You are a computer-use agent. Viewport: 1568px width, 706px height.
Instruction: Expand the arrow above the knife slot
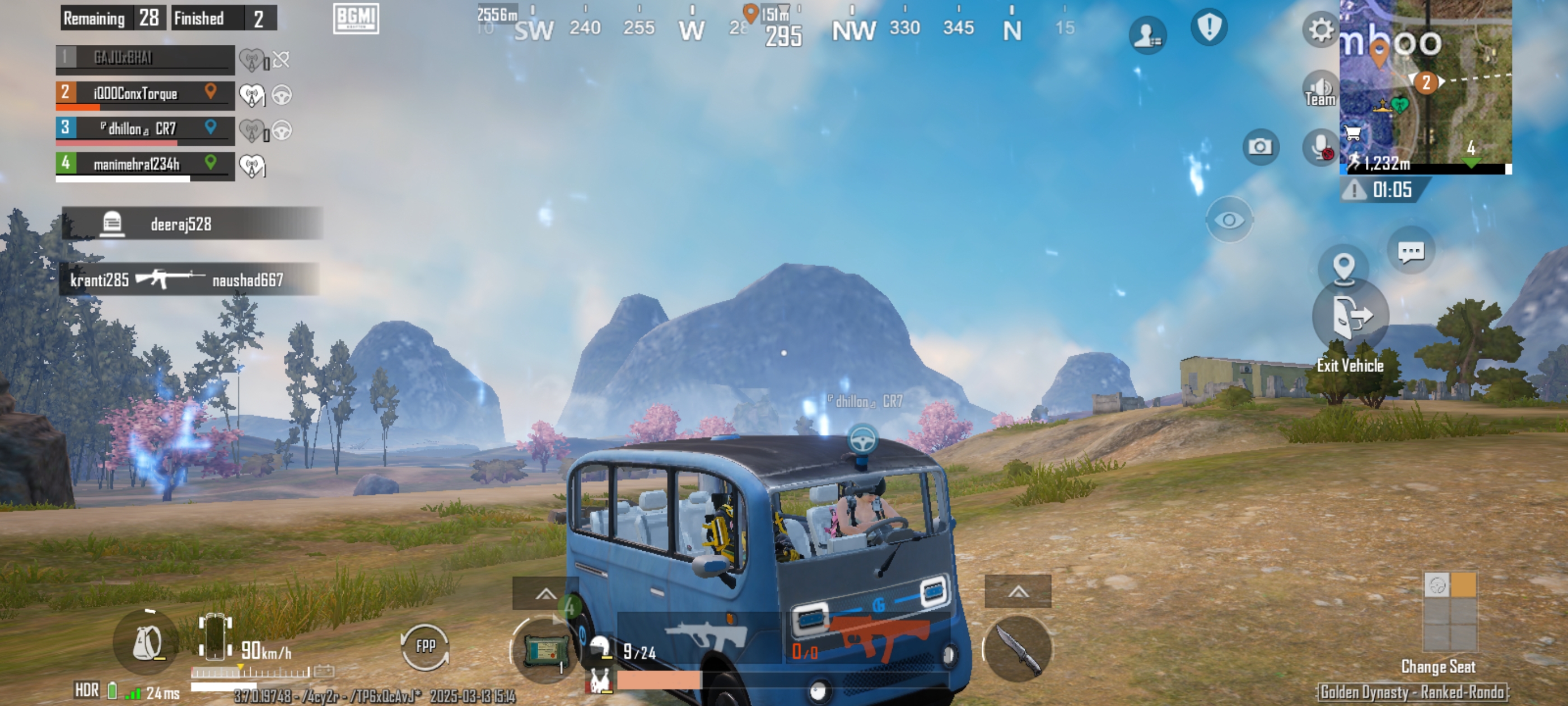tap(1017, 592)
